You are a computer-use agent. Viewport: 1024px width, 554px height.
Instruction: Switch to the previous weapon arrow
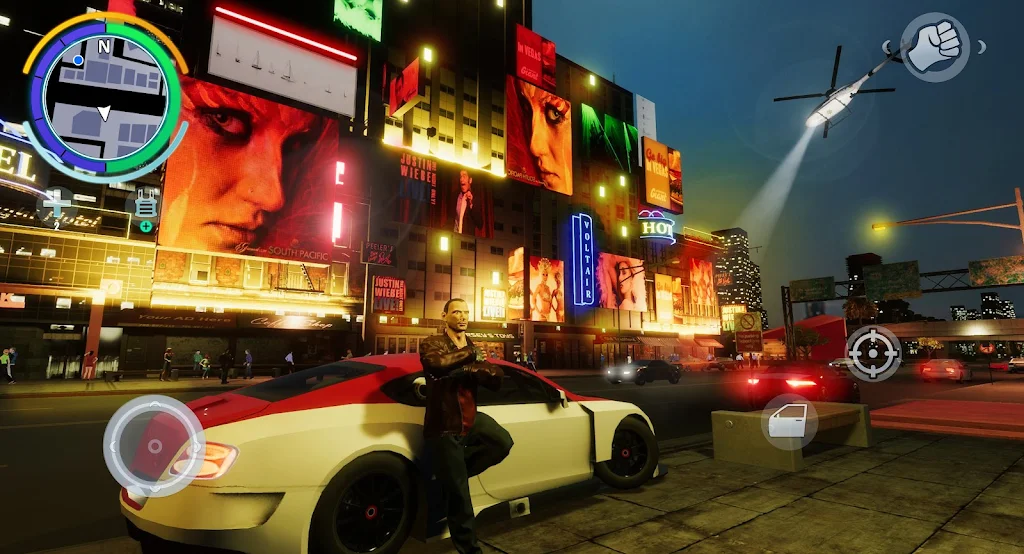click(x=887, y=46)
